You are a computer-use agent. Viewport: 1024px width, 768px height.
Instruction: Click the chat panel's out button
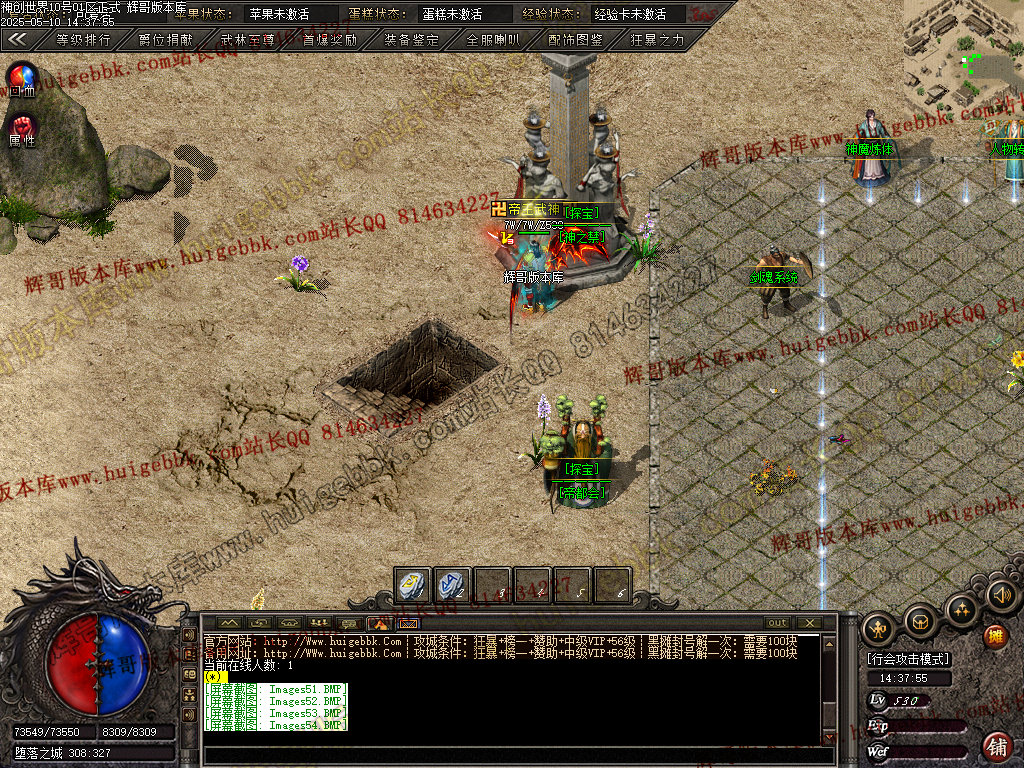coord(777,622)
